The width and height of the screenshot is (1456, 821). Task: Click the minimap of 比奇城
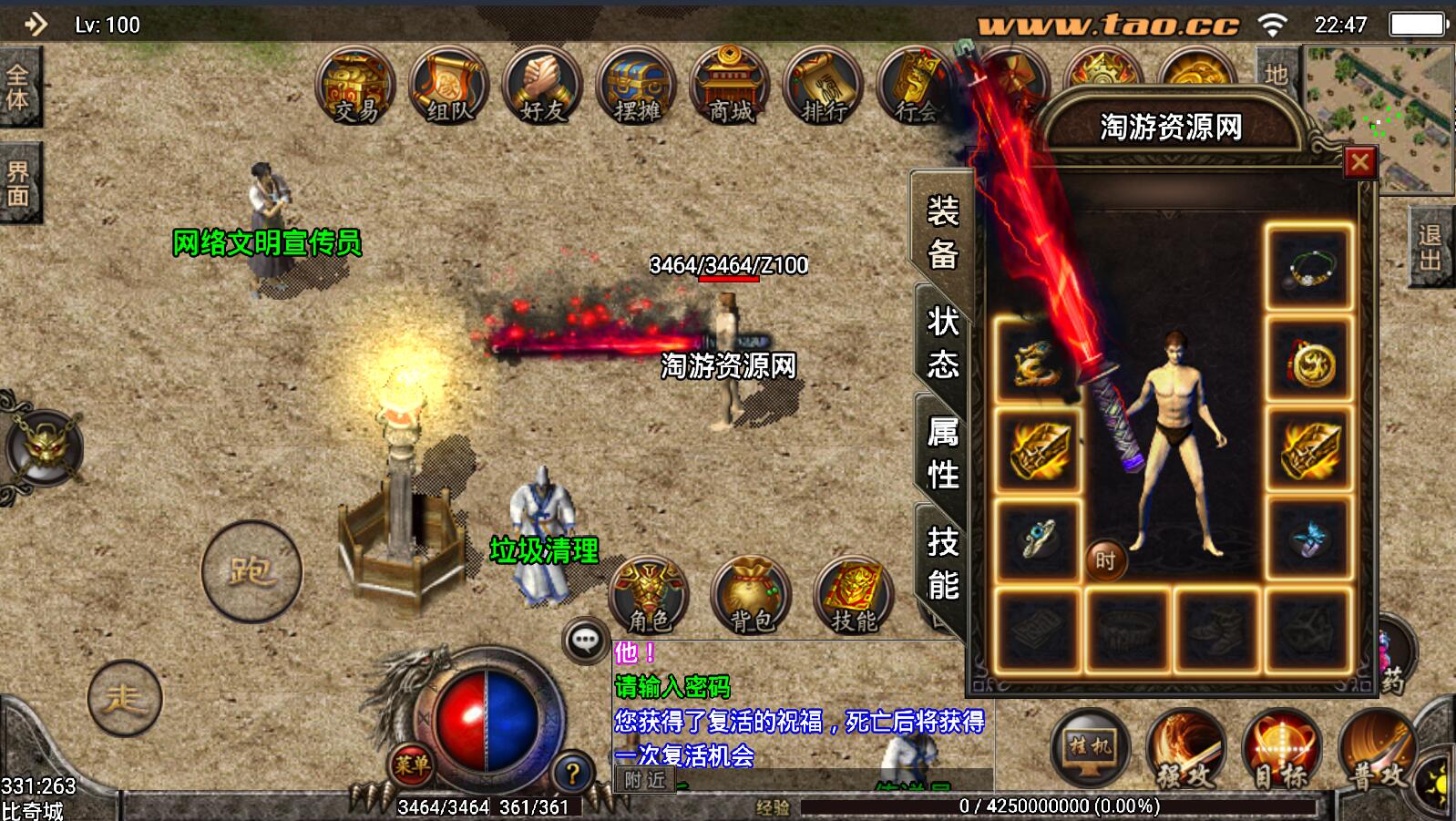click(1379, 118)
